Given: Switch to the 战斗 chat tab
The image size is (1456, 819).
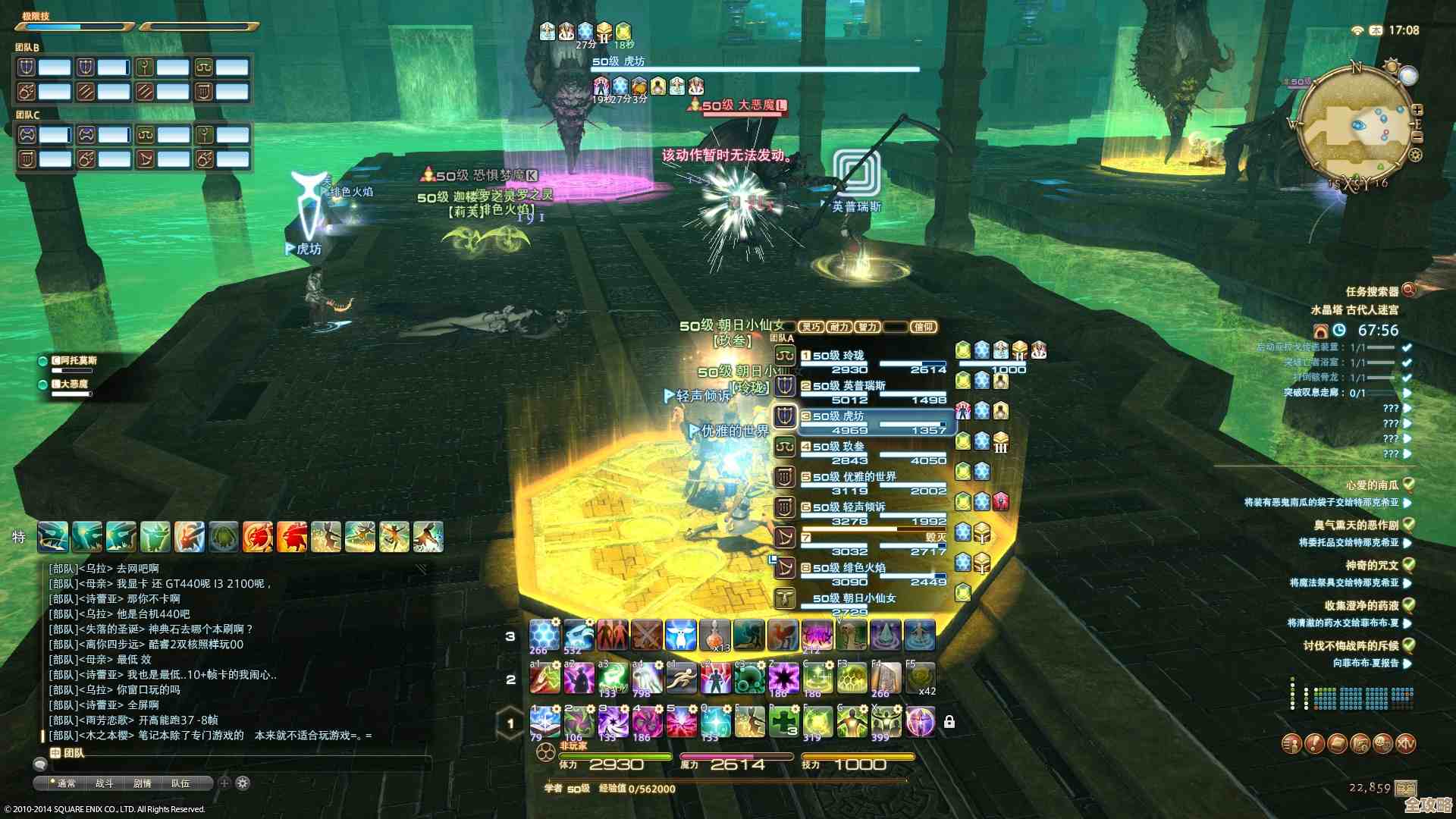Looking at the screenshot, I should [104, 783].
